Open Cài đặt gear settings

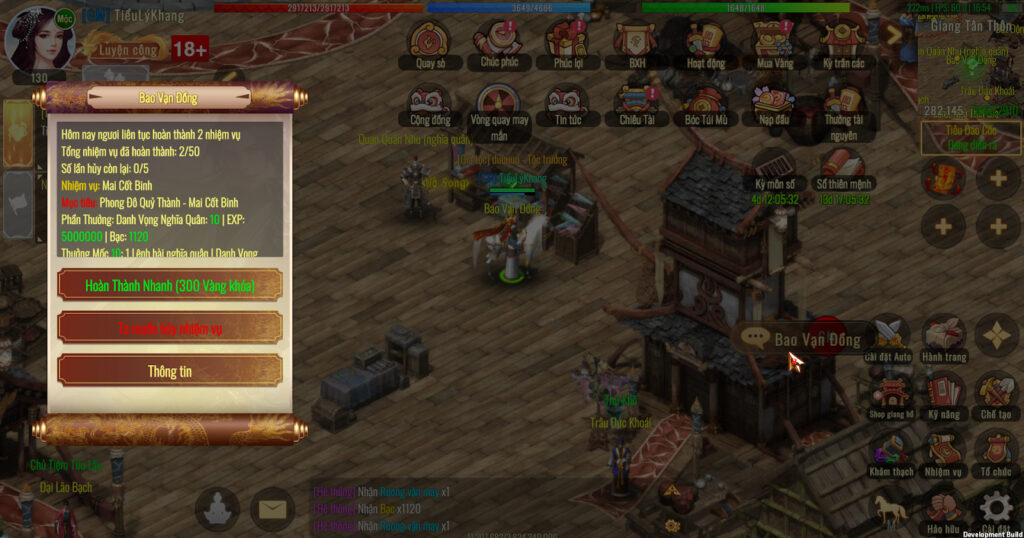tap(996, 508)
